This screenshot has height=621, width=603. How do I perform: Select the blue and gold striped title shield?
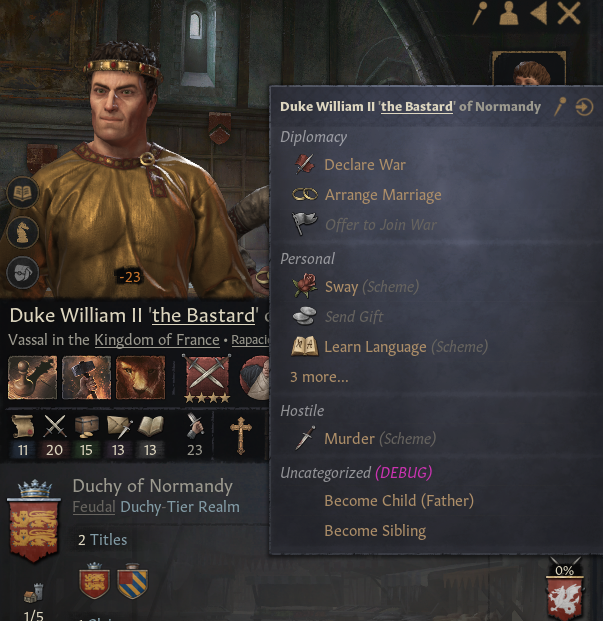132,584
